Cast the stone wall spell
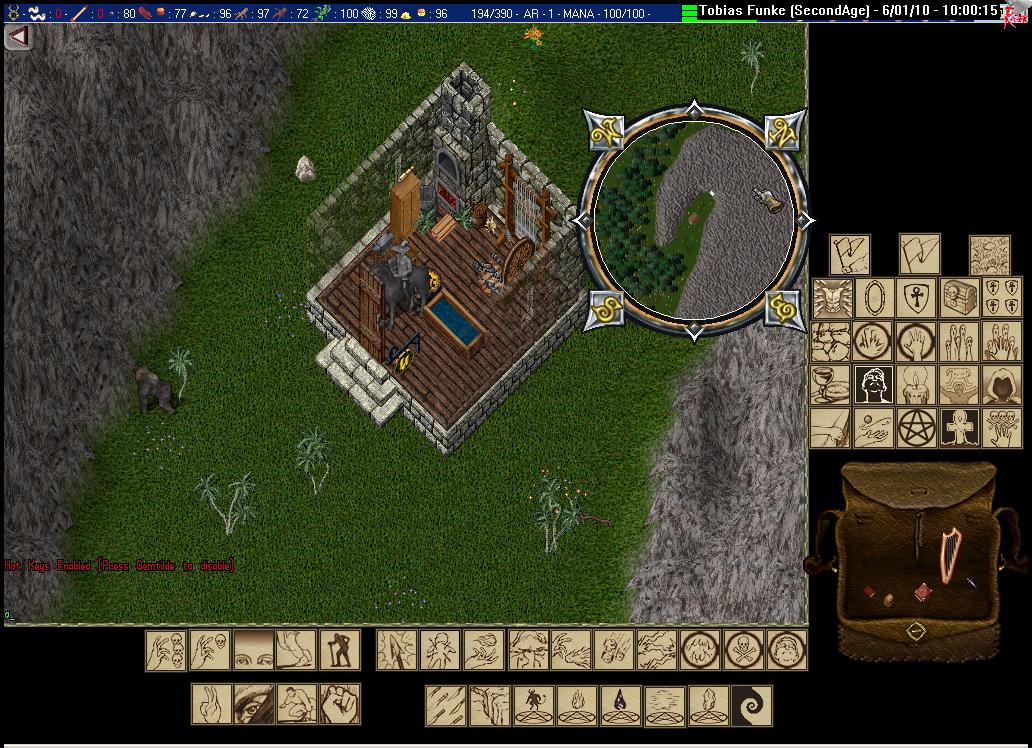1032x748 pixels. coord(830,340)
